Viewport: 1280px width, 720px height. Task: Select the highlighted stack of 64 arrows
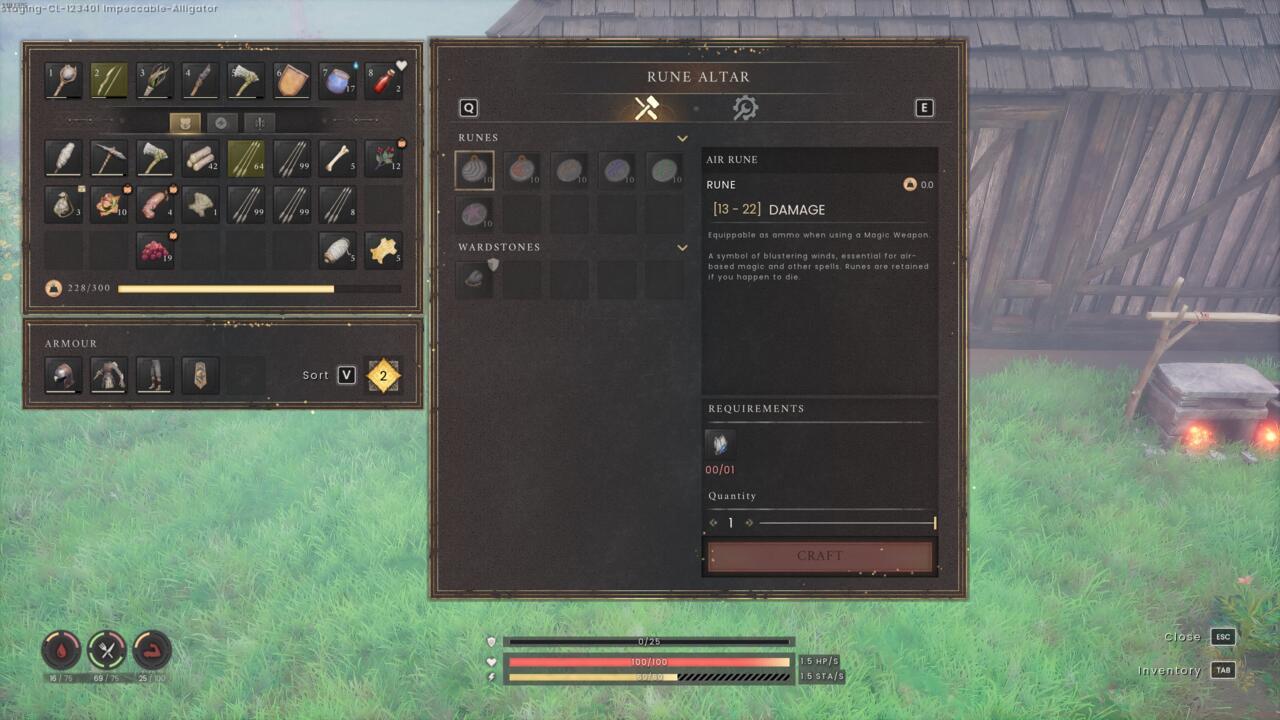point(245,158)
